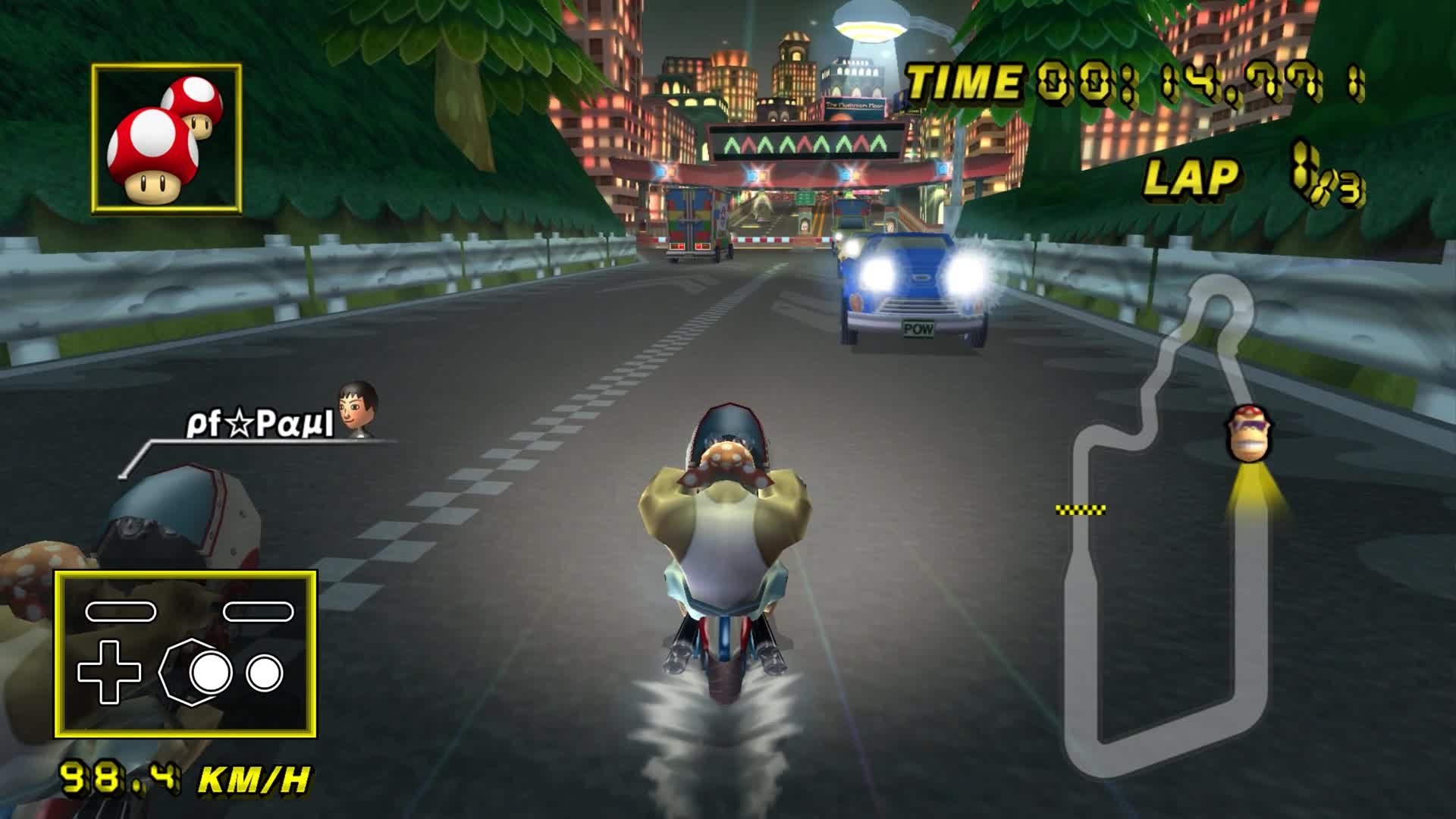The image size is (1456, 819).
Task: Click the checkered finish line marker on the minimap
Action: pyautogui.click(x=1080, y=510)
